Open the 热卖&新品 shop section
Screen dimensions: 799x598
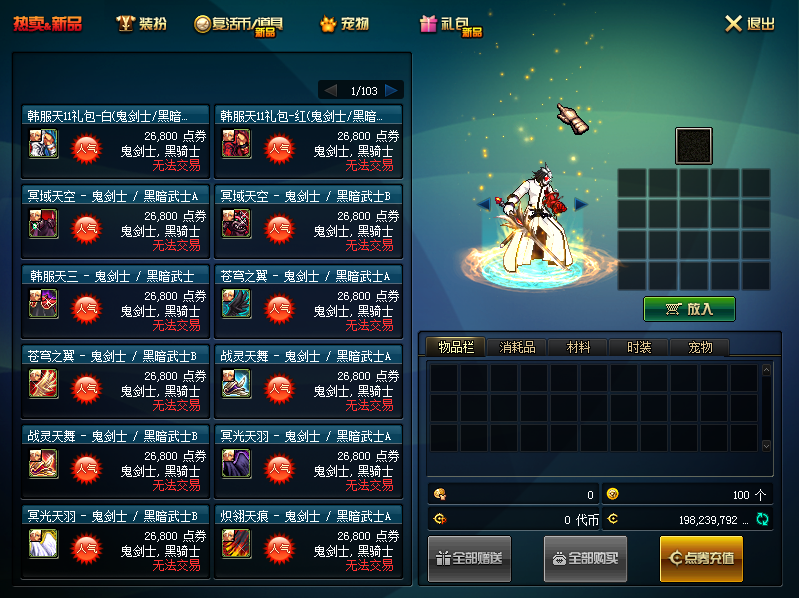click(x=47, y=23)
